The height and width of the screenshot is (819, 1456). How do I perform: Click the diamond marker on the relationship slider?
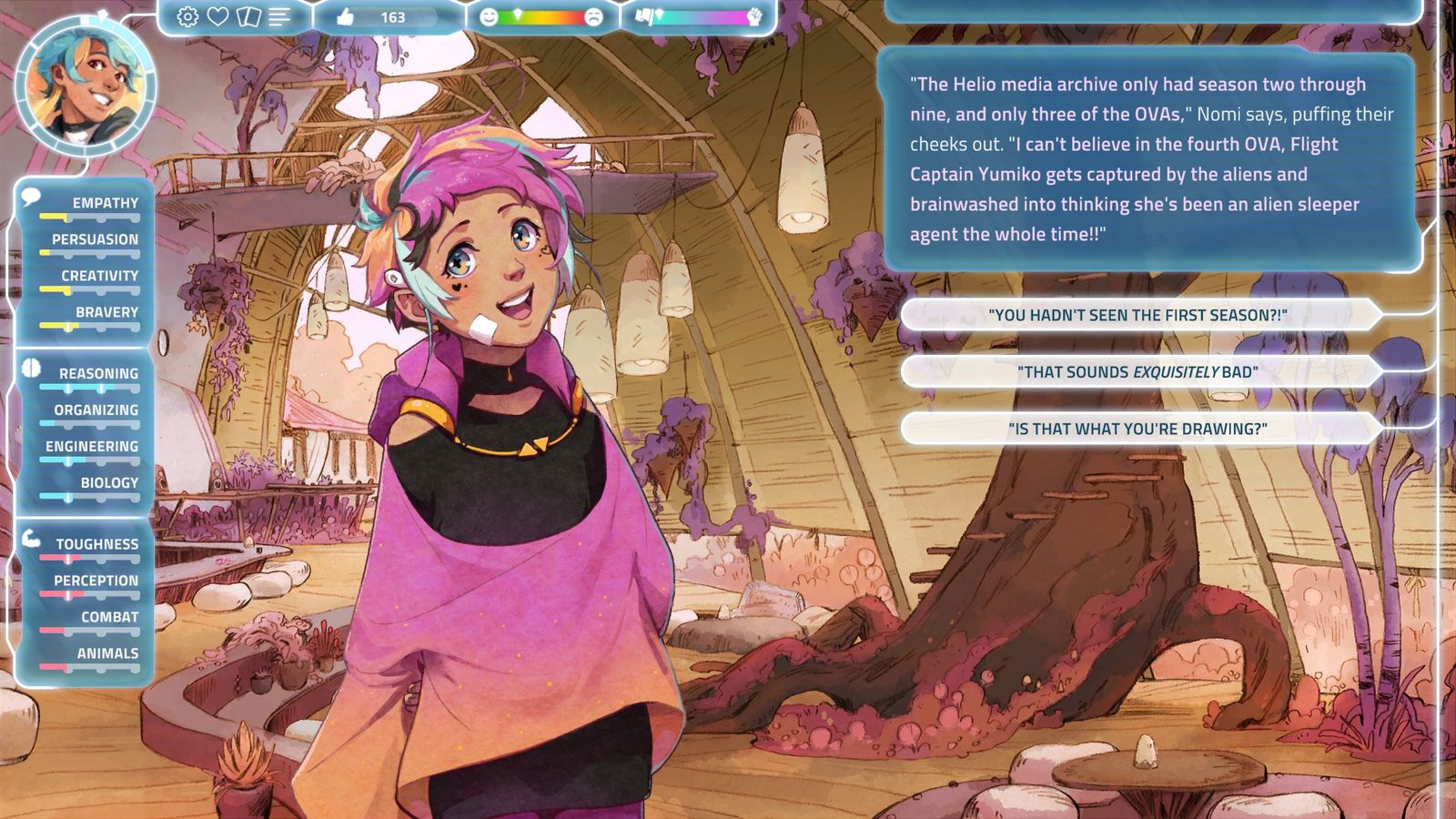point(658,15)
